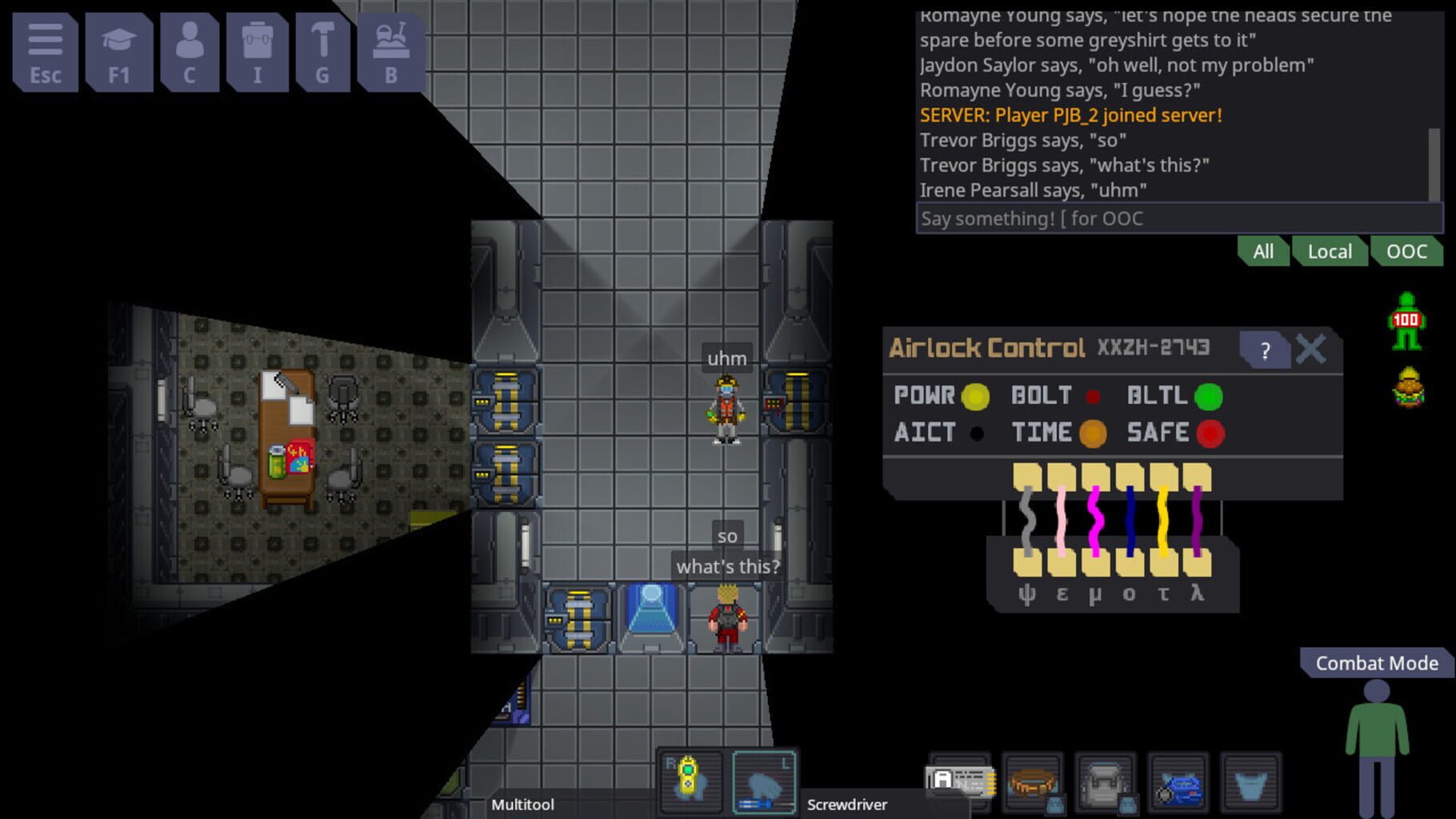Viewport: 1456px width, 819px height.
Task: Open the Airlock Control help with the ? button
Action: coord(1266,349)
